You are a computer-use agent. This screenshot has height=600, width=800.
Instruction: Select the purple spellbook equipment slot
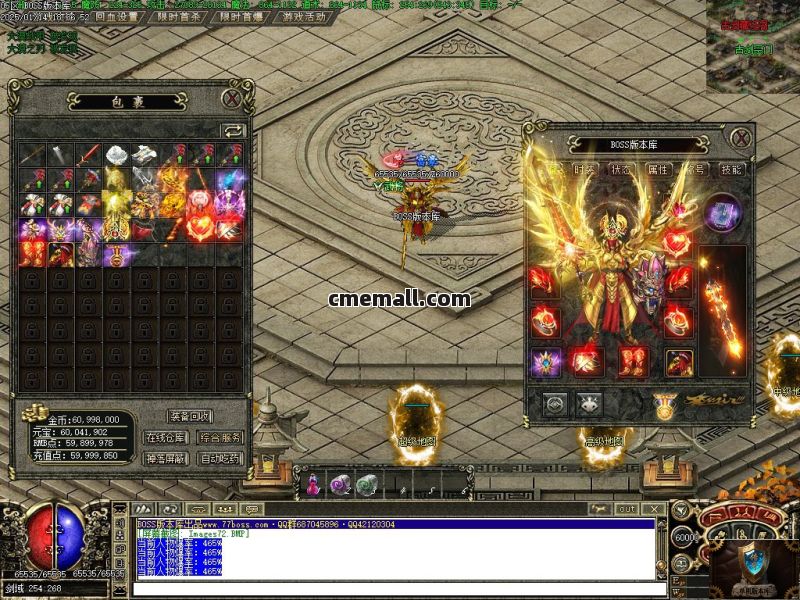[x=722, y=212]
